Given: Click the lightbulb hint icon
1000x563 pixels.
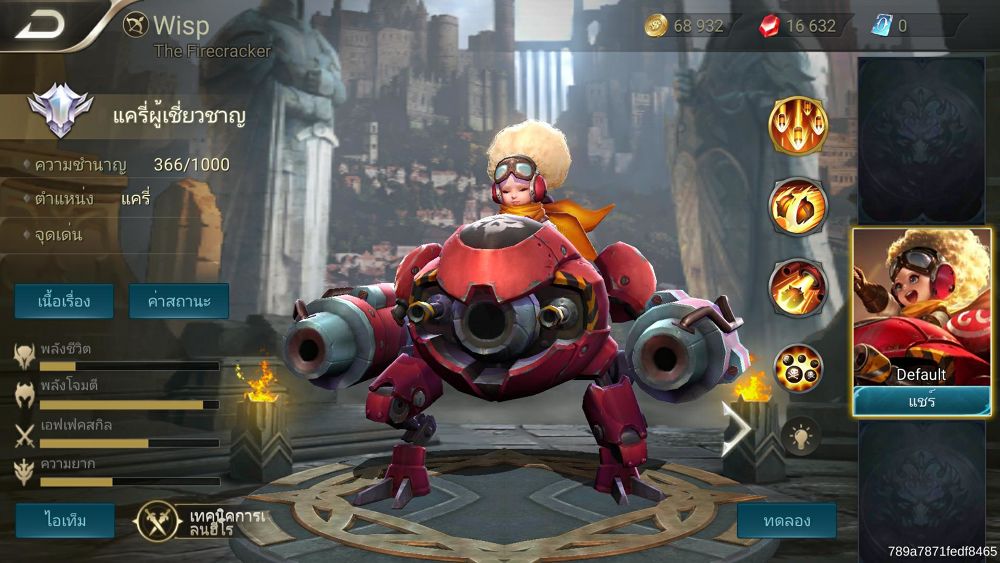Looking at the screenshot, I should click(x=800, y=435).
